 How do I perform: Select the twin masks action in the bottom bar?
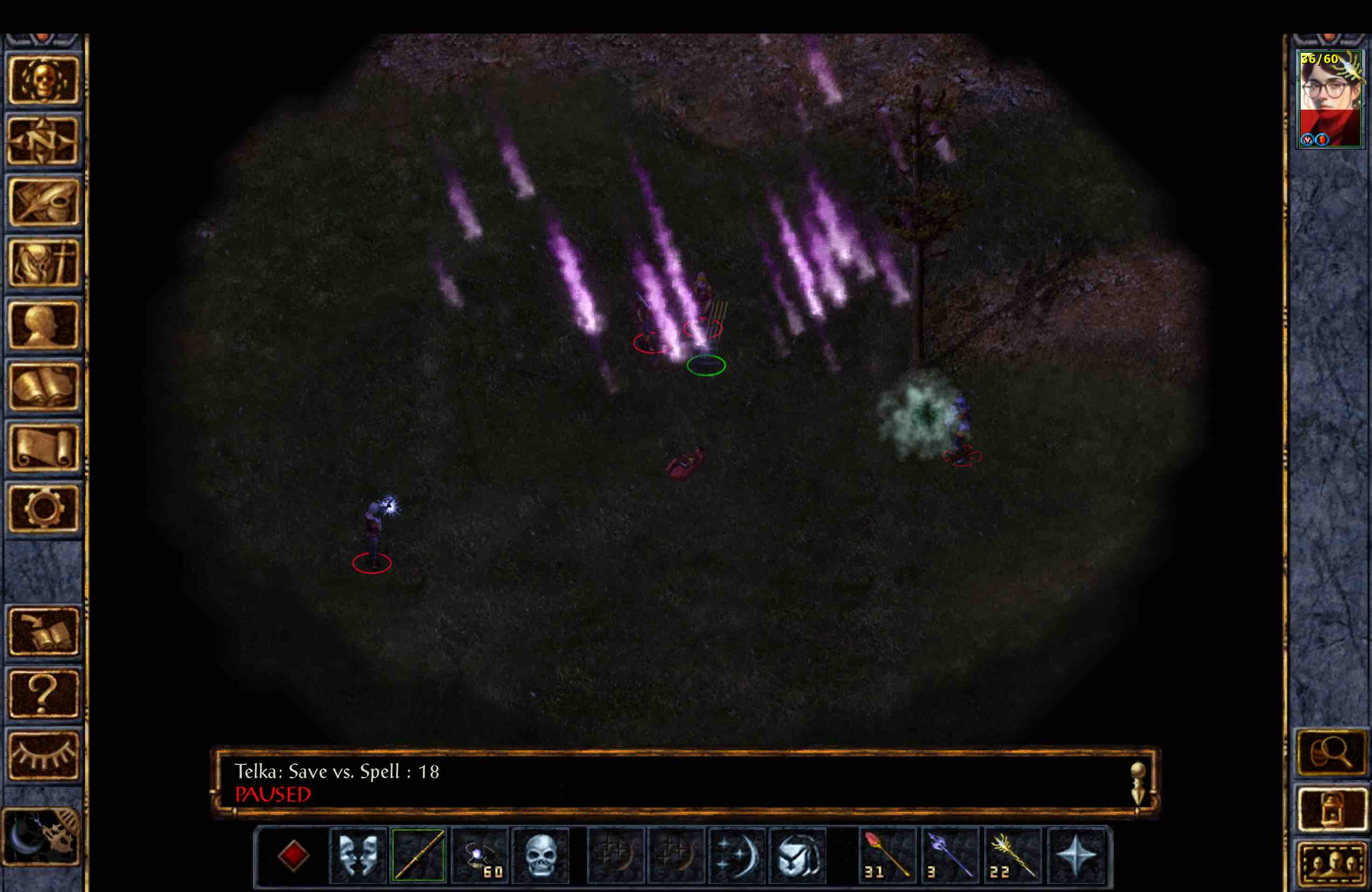[358, 855]
